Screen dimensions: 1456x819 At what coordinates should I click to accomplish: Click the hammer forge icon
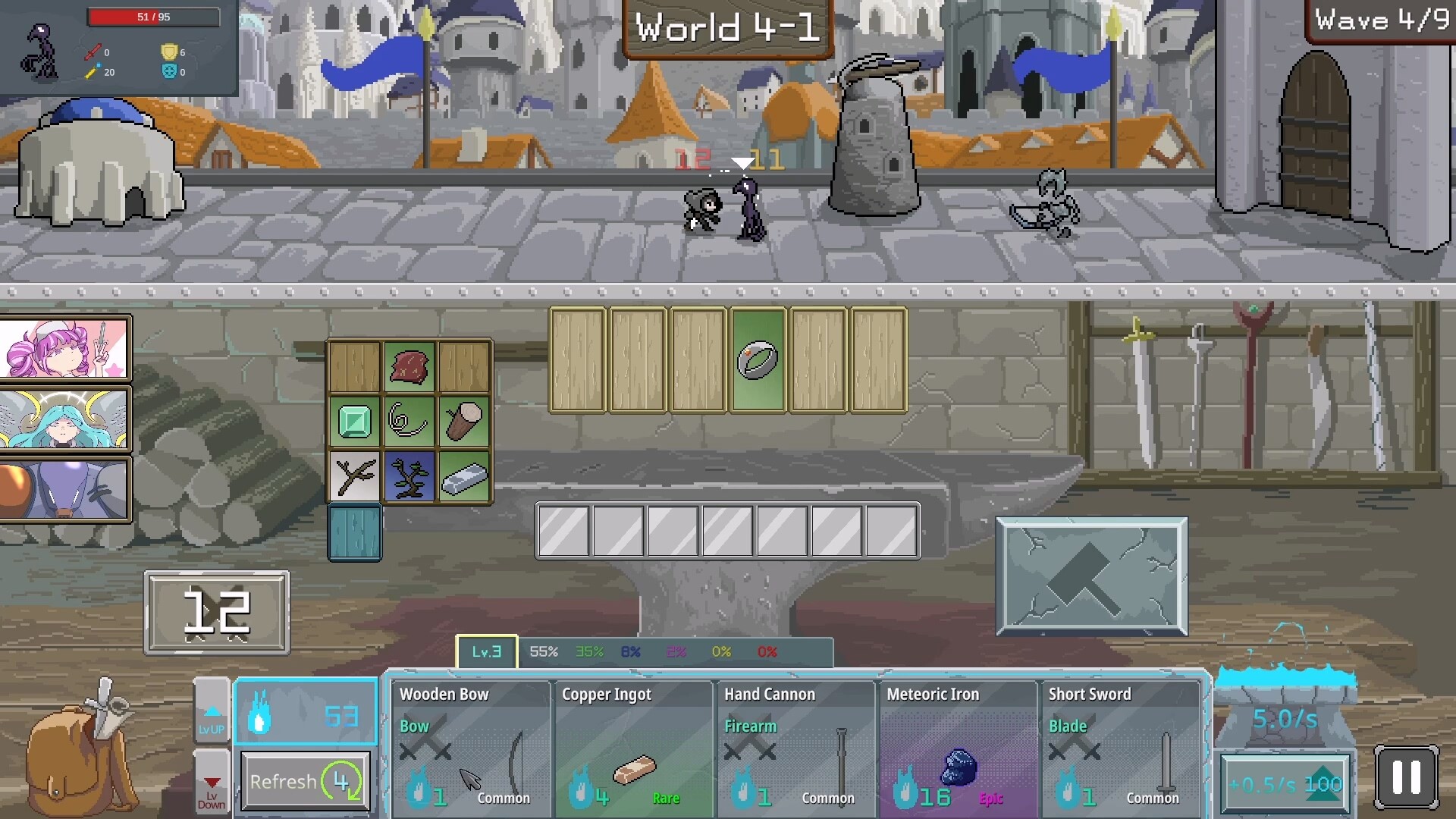[x=1092, y=576]
